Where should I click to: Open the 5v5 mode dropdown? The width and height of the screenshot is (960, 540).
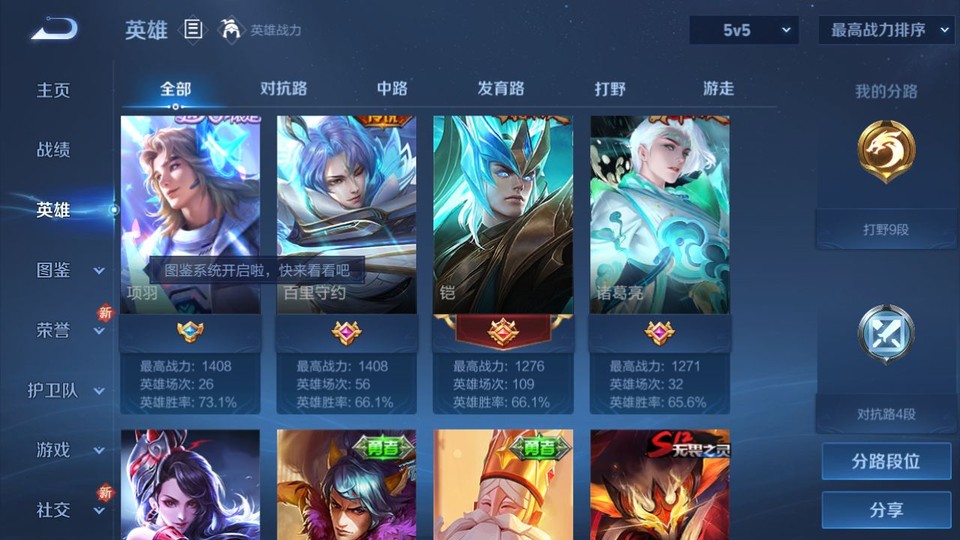743,30
